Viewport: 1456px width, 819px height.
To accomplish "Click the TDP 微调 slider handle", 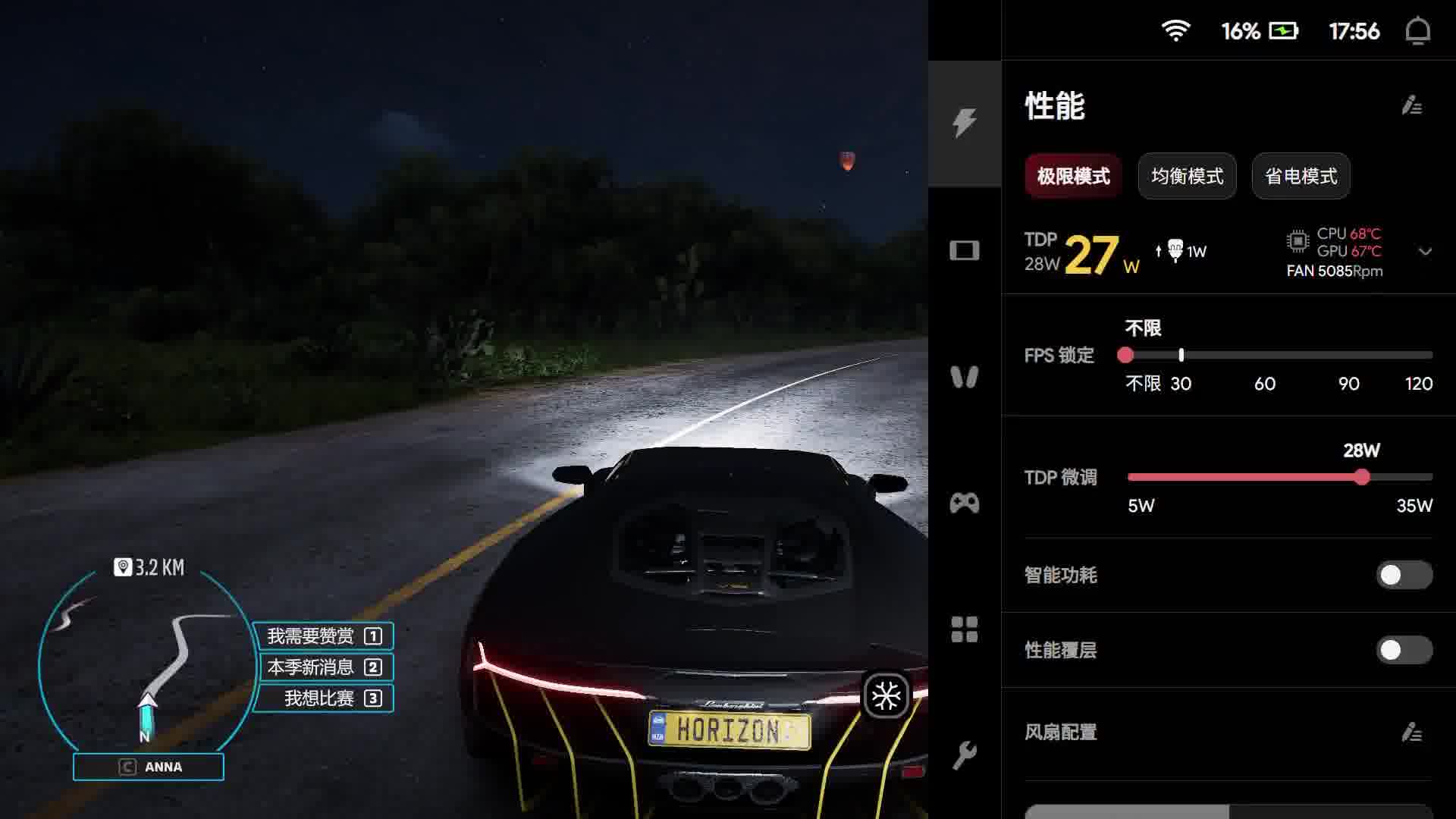I will click(1362, 477).
